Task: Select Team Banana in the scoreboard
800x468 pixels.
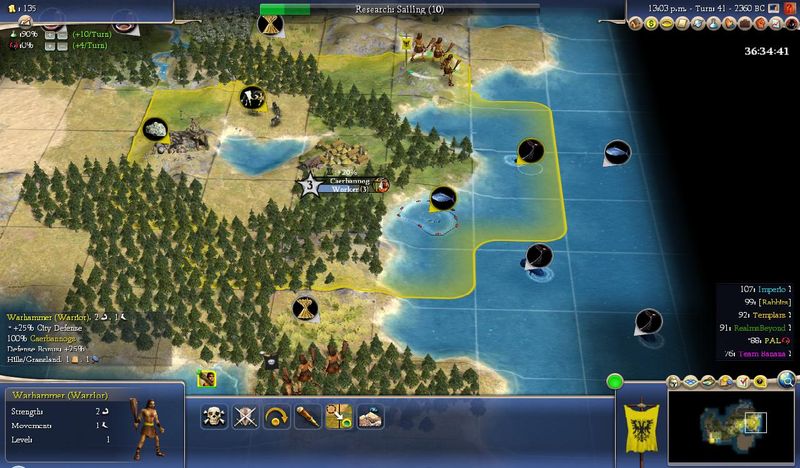Action: tap(750, 353)
